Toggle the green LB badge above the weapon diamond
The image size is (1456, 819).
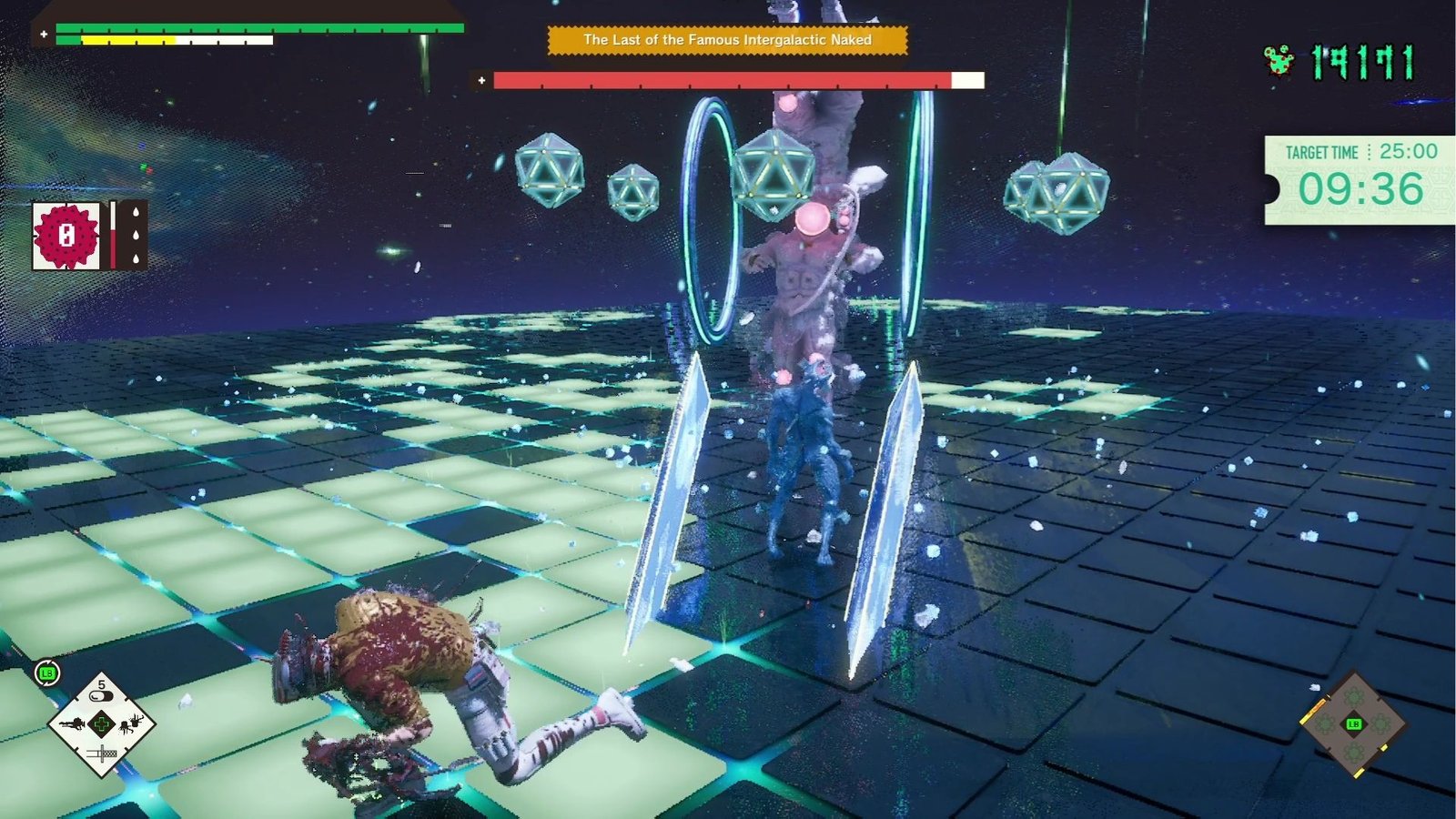tap(46, 672)
